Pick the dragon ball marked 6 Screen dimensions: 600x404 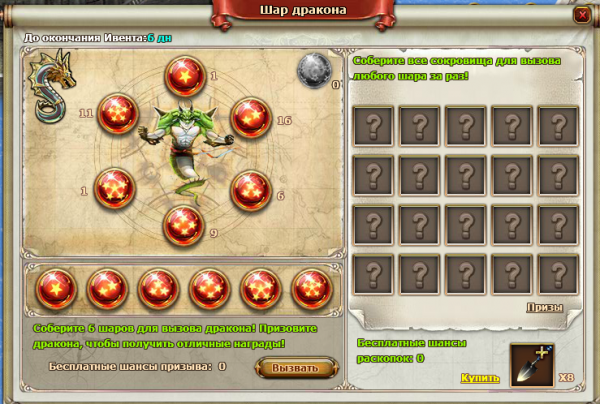coord(250,190)
